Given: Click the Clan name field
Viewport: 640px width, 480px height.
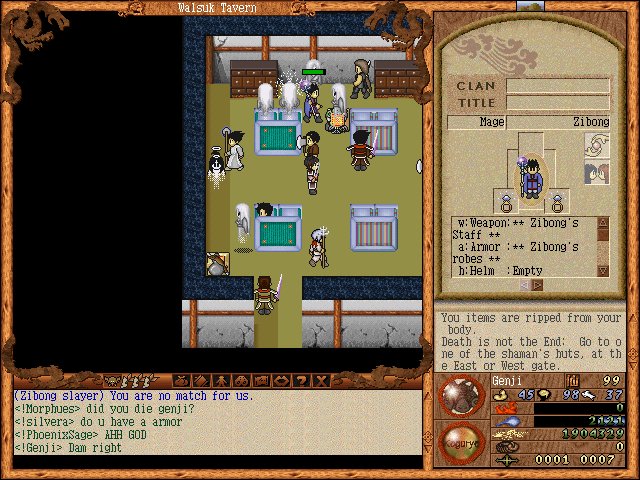Looking at the screenshot, I should click(x=557, y=86).
